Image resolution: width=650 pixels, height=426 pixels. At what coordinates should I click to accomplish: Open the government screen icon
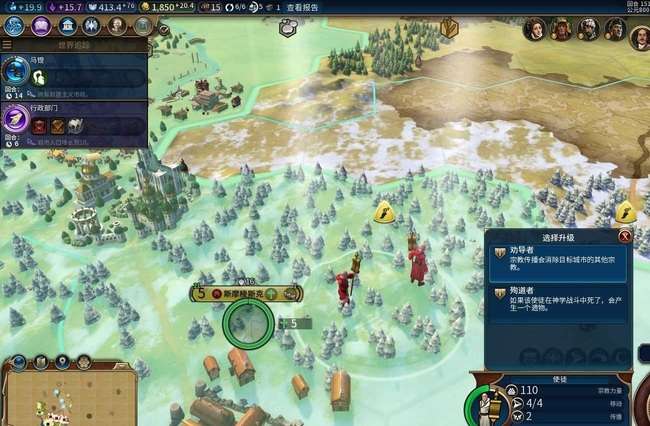[67, 25]
